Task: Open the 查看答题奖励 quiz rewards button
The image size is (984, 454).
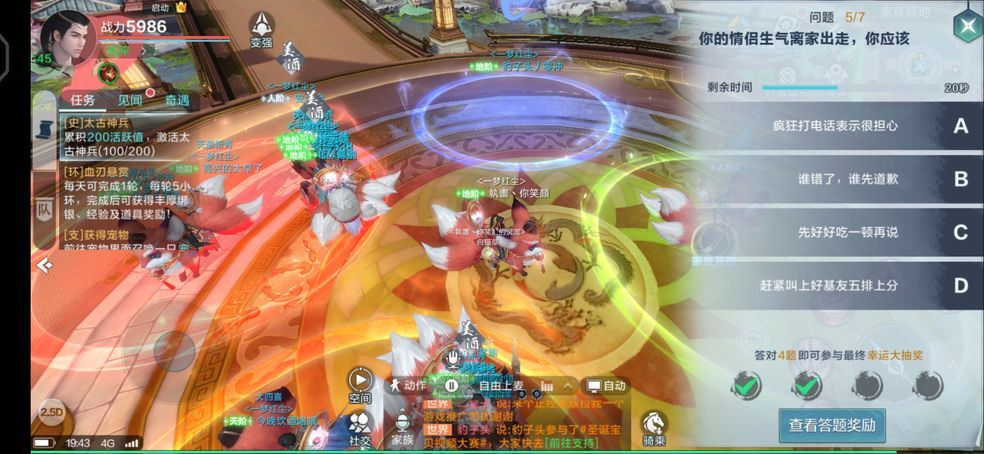Action: pos(832,425)
